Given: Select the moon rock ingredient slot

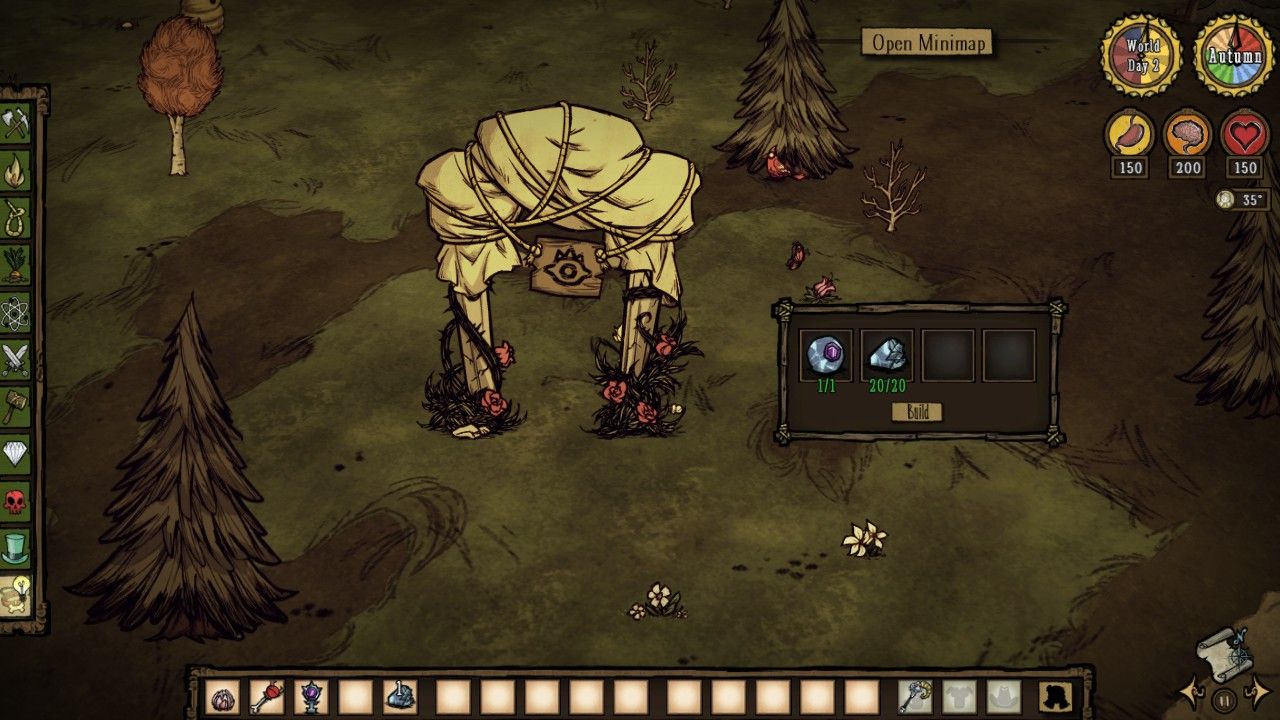Looking at the screenshot, I should (x=887, y=355).
